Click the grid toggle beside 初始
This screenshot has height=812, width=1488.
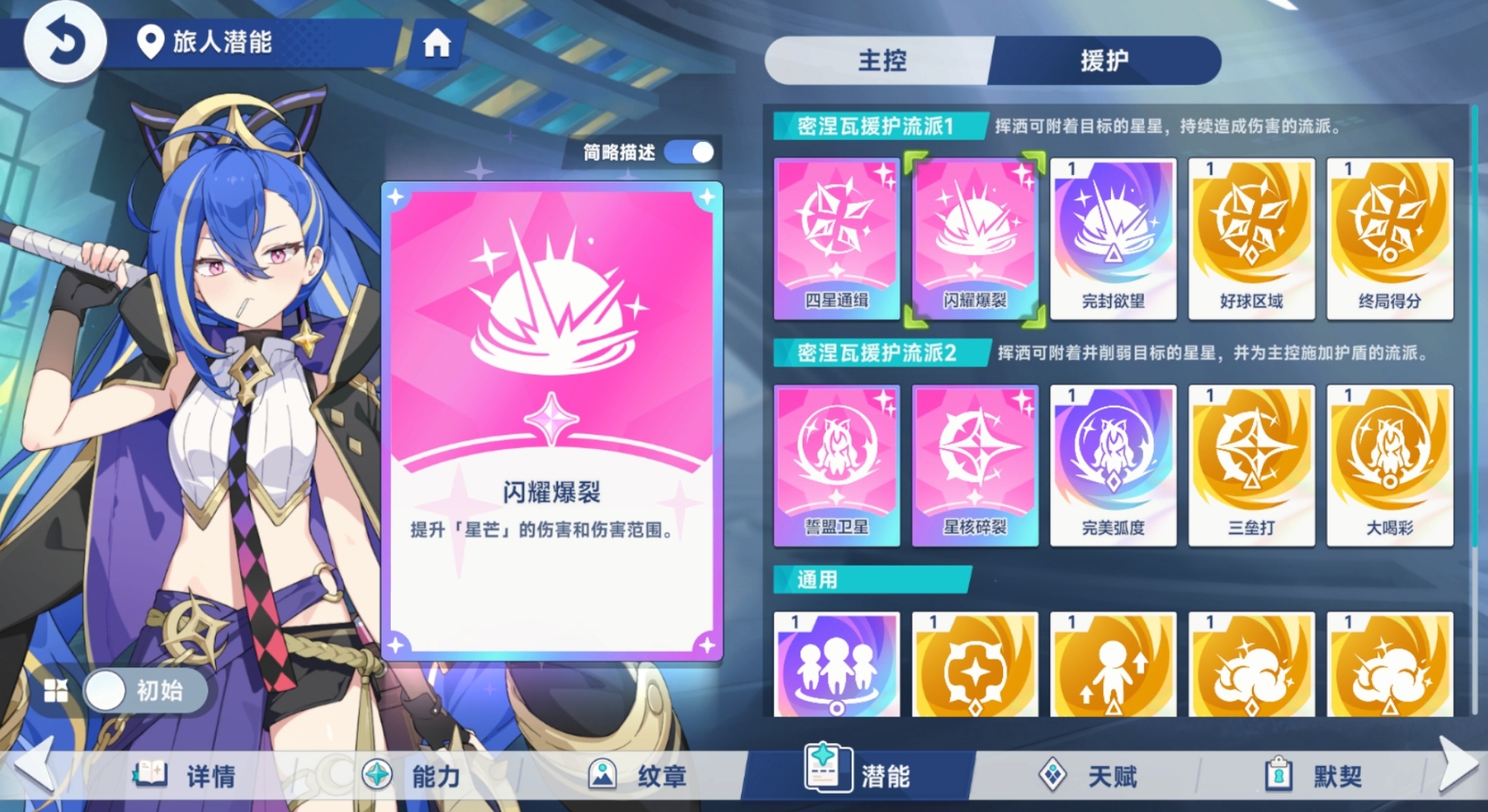click(57, 690)
